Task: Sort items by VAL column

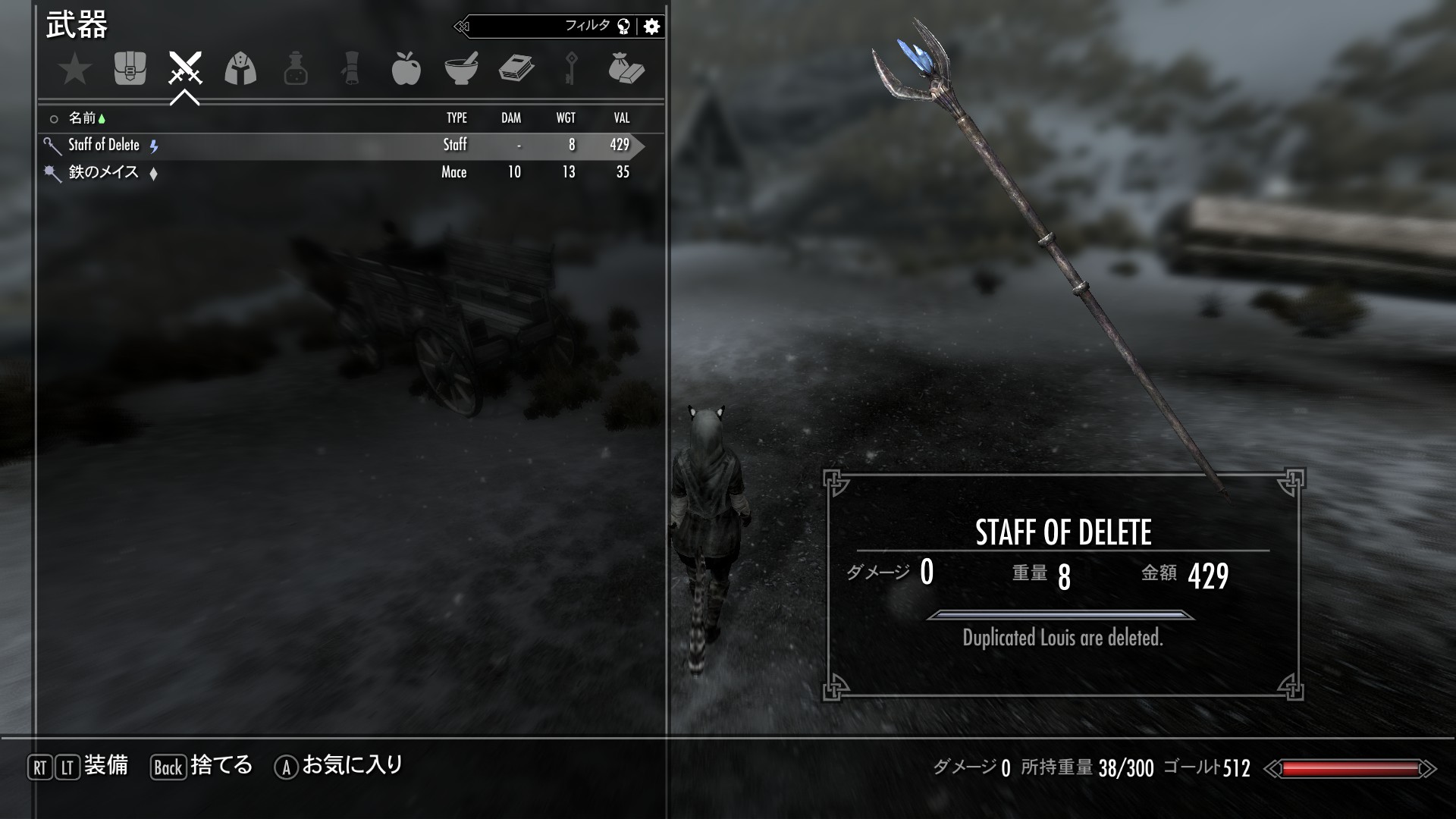Action: [622, 118]
